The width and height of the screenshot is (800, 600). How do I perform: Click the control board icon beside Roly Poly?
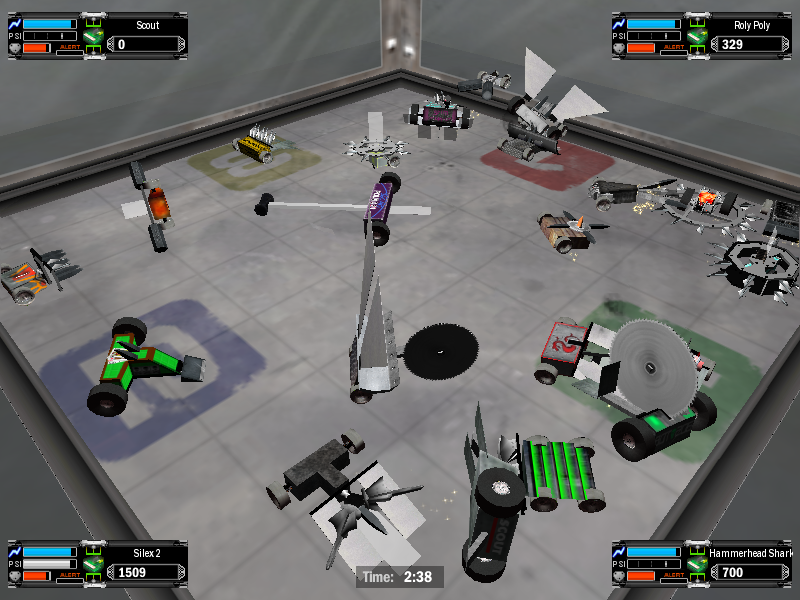(x=697, y=38)
